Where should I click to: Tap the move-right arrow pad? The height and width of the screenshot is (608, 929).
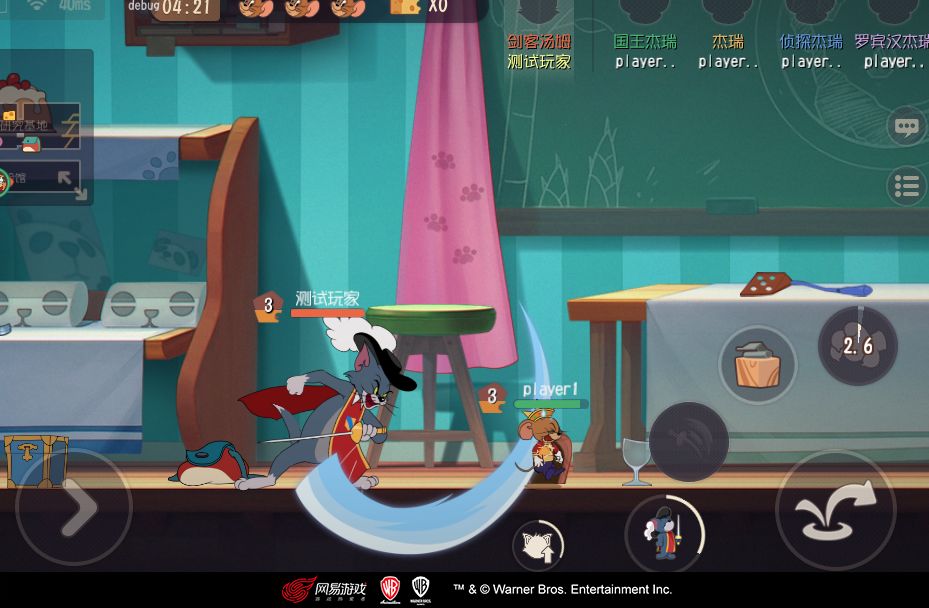[74, 508]
